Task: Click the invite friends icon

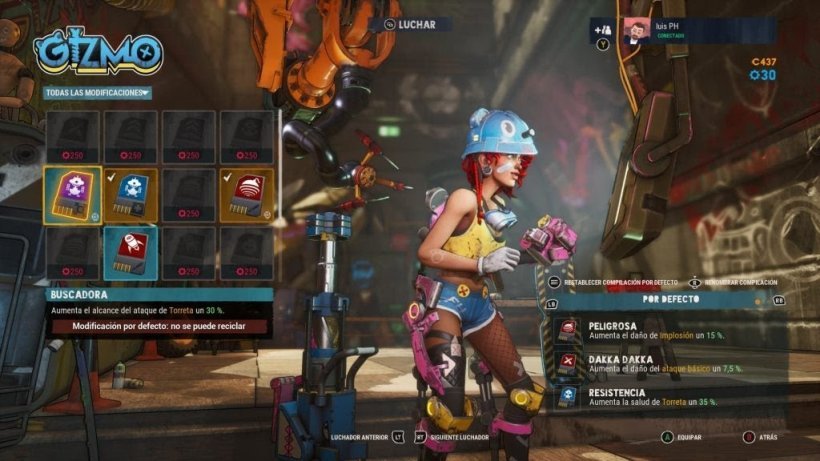Action: 602,29
